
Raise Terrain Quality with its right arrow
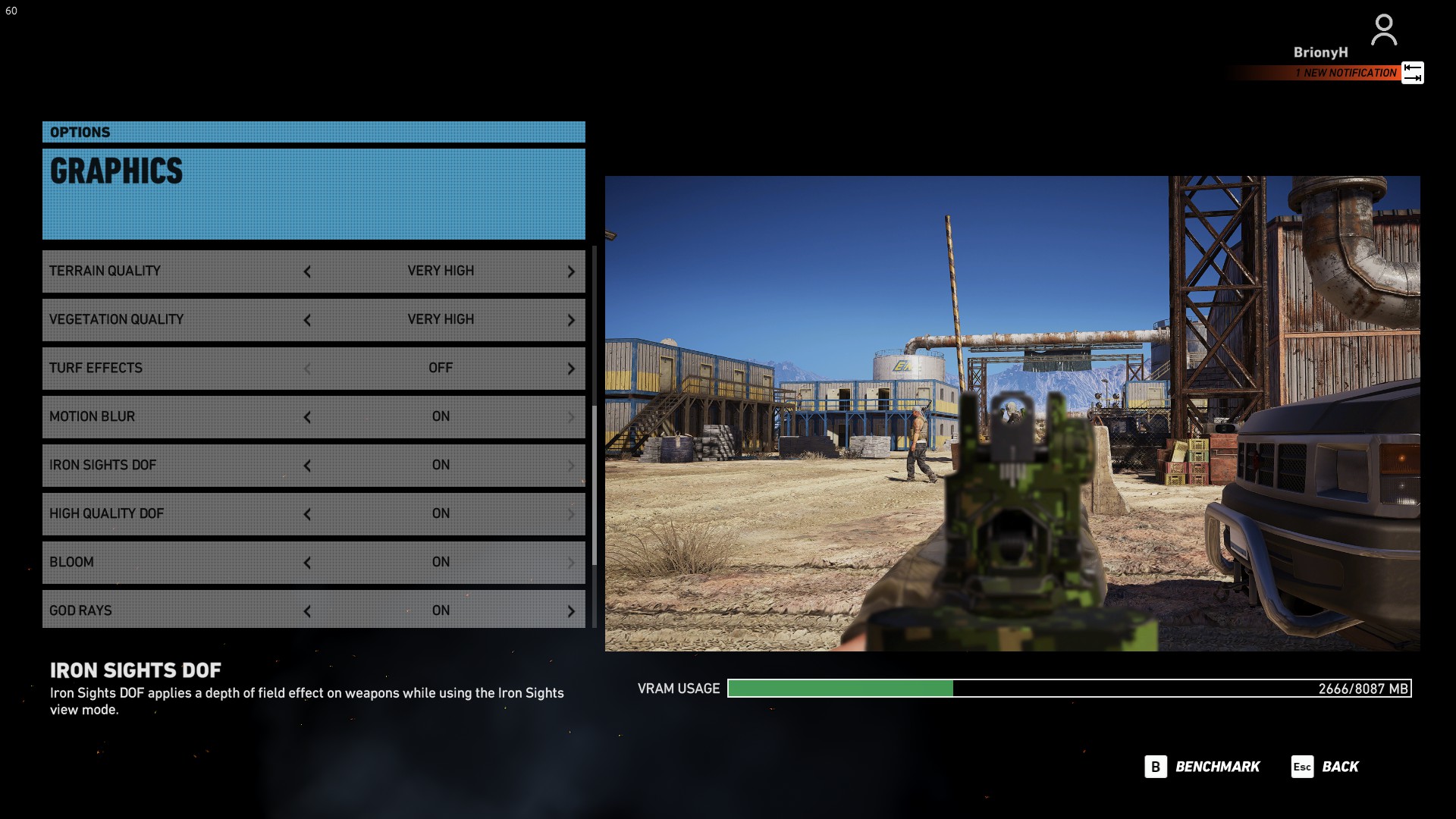point(571,271)
